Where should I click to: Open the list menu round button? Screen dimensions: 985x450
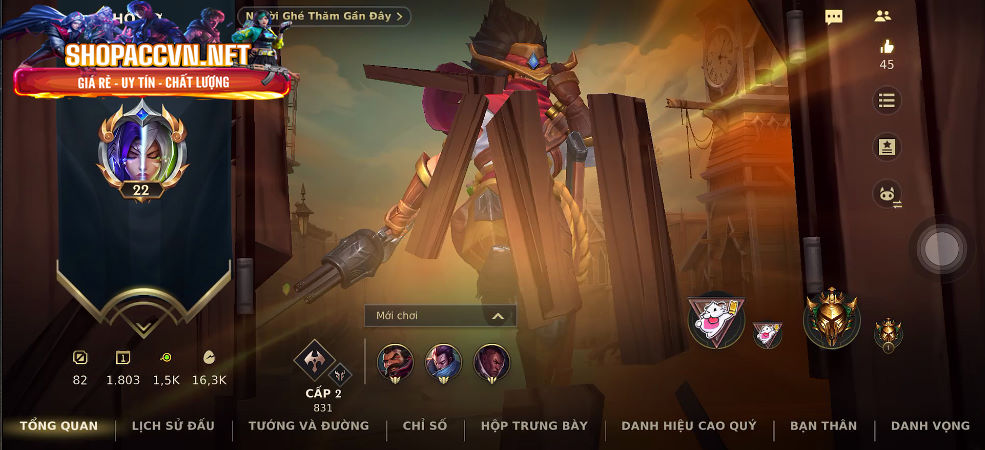tap(886, 100)
